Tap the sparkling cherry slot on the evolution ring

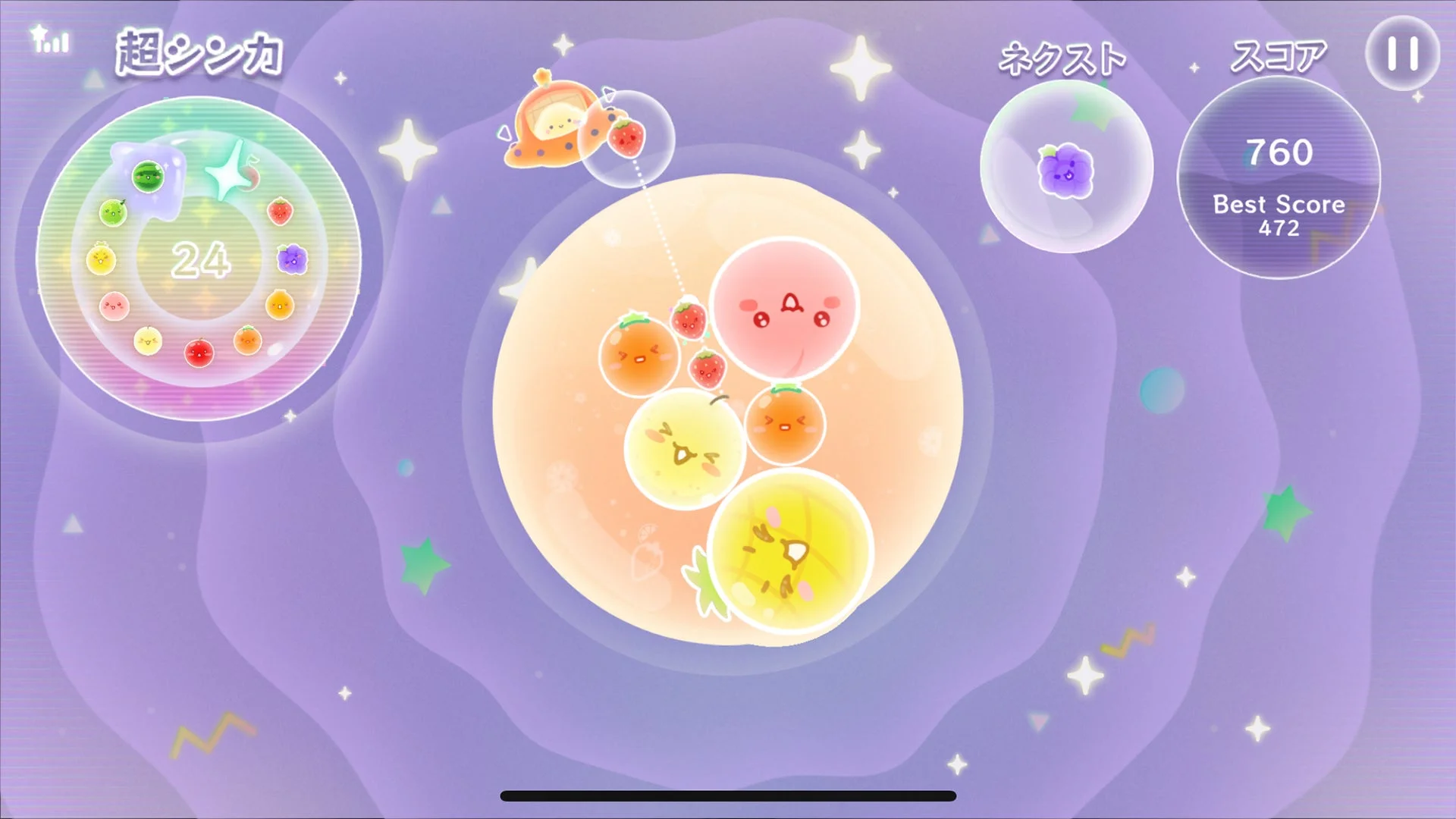click(x=233, y=174)
